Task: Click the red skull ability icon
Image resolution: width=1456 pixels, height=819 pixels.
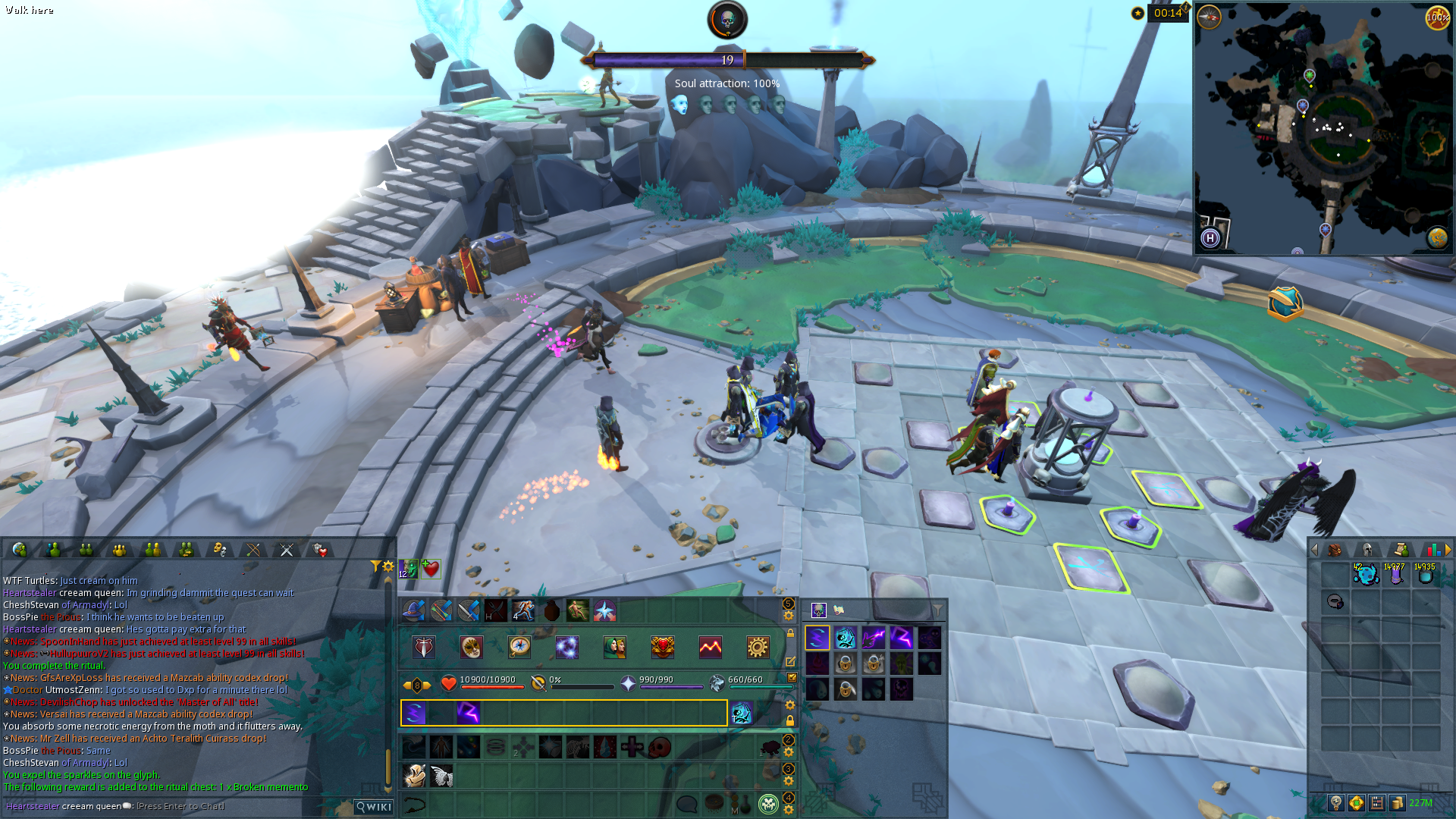Action: (660, 748)
